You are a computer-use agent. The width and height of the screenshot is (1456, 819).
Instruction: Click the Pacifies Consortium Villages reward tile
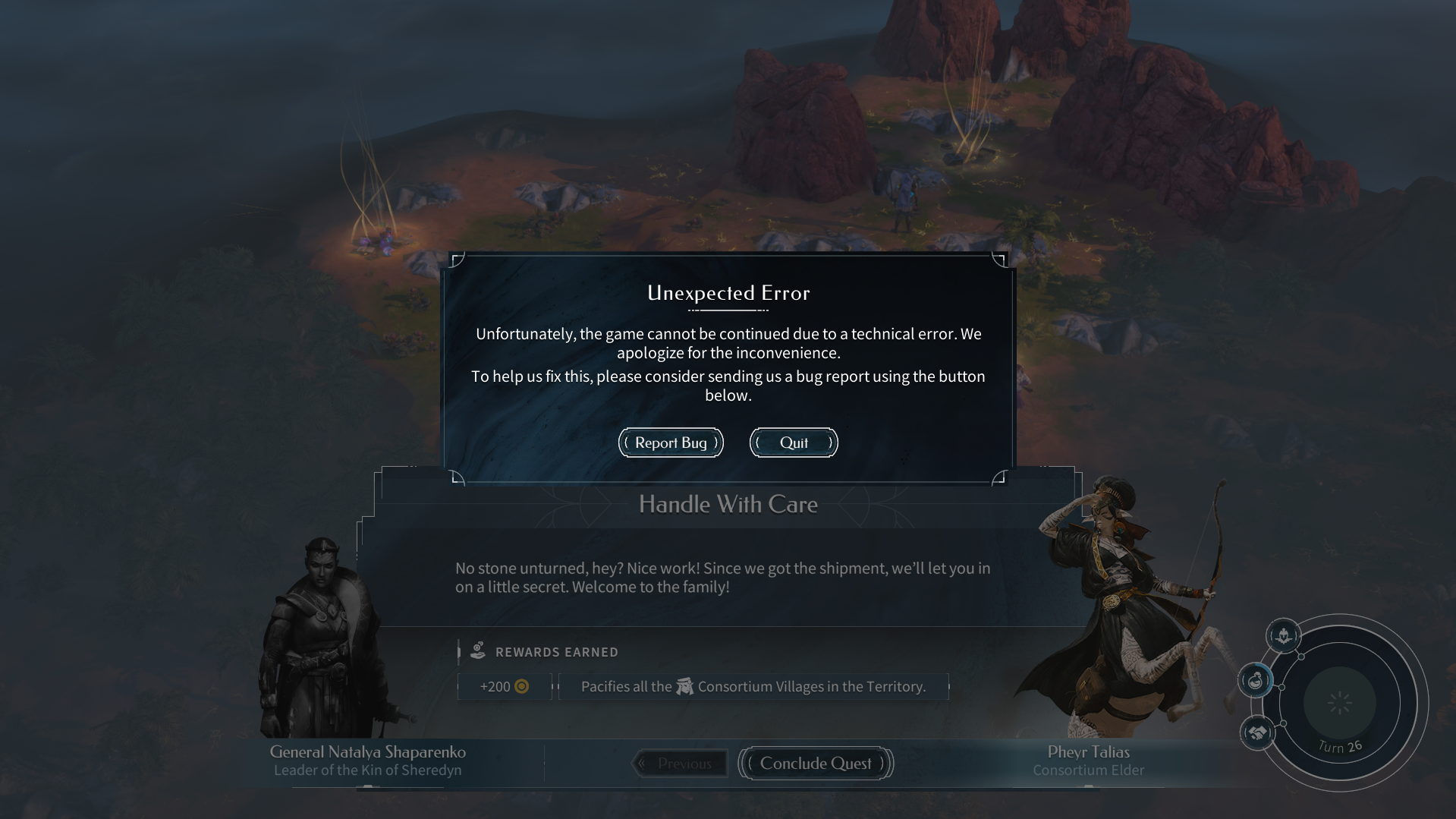(753, 686)
